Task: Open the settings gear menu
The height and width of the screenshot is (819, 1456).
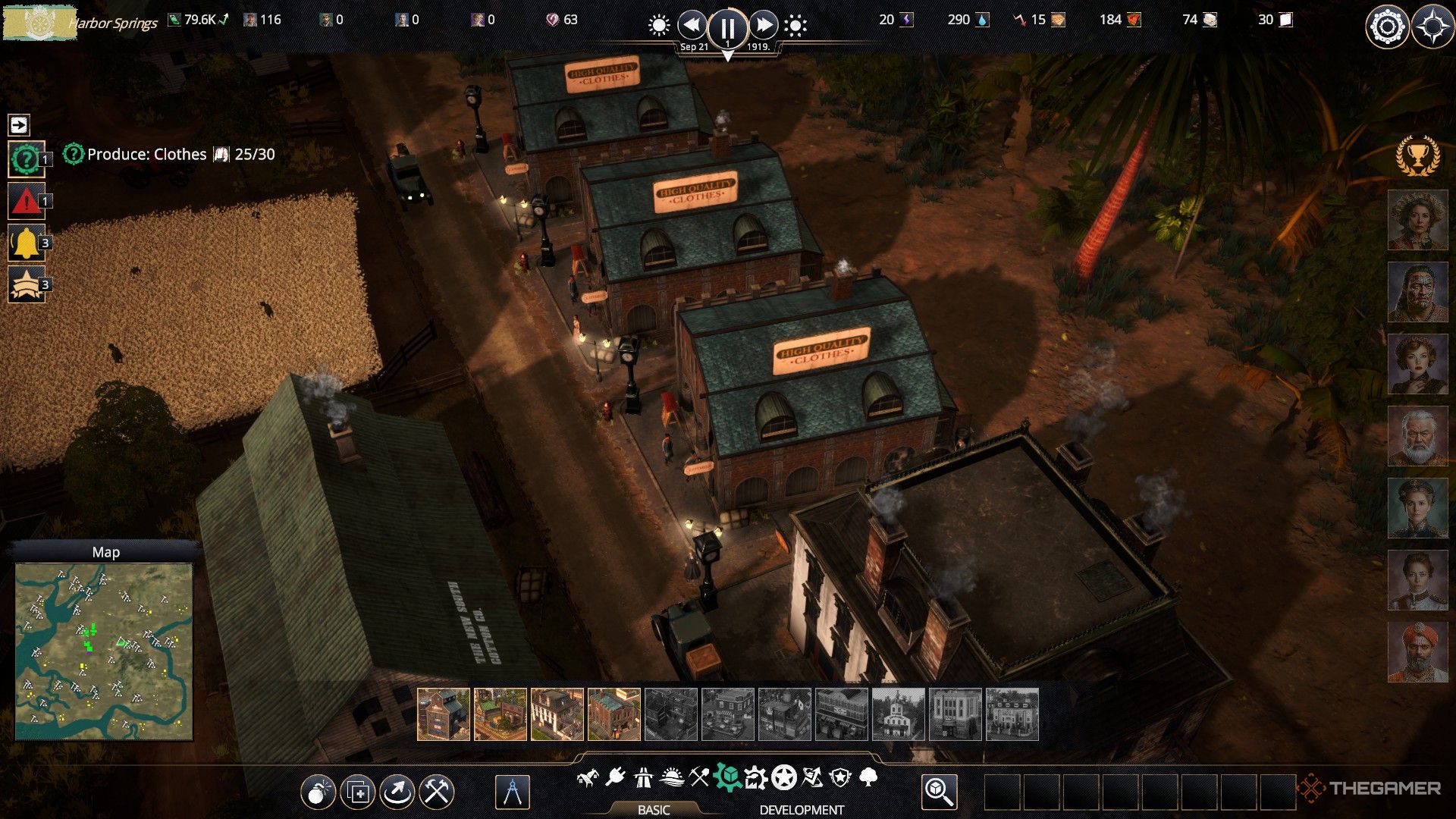Action: 1387,27
